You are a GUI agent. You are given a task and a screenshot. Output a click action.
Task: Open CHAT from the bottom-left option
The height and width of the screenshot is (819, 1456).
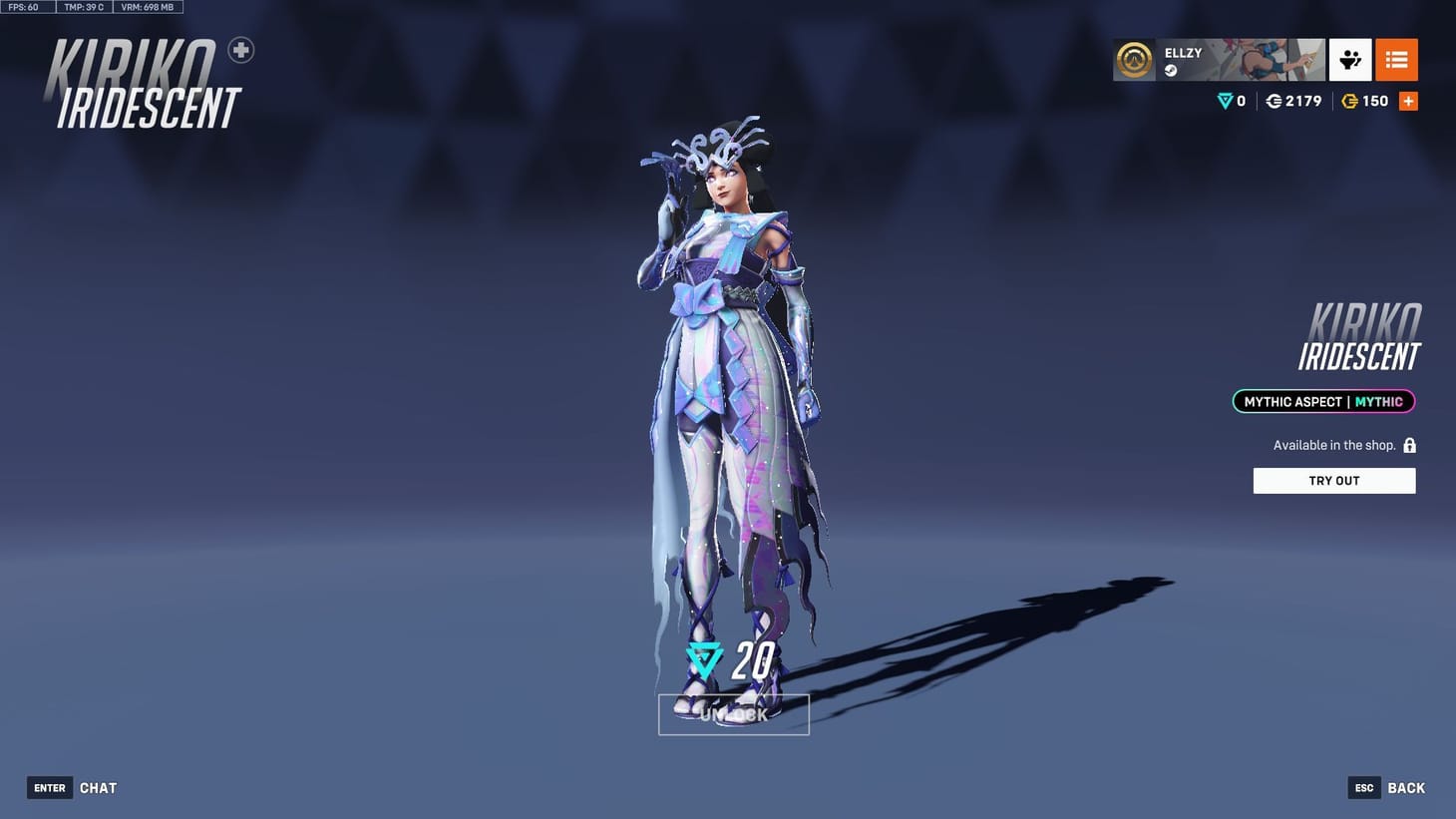coord(98,787)
